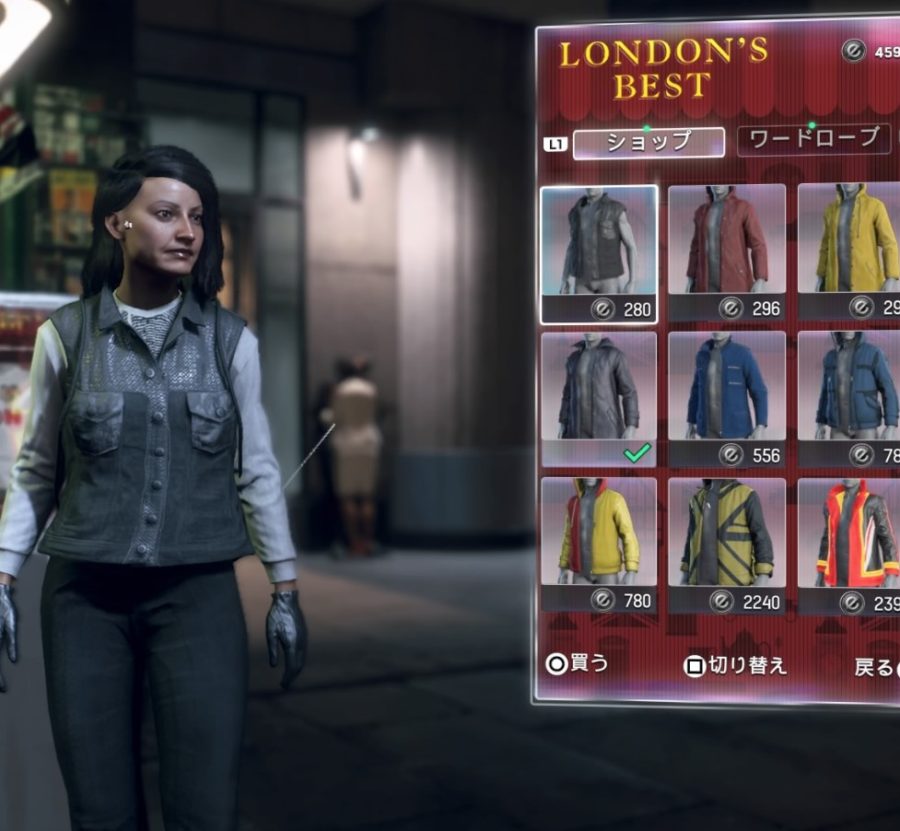Switch to the ショップ tab
This screenshot has width=900, height=831.
tap(649, 142)
